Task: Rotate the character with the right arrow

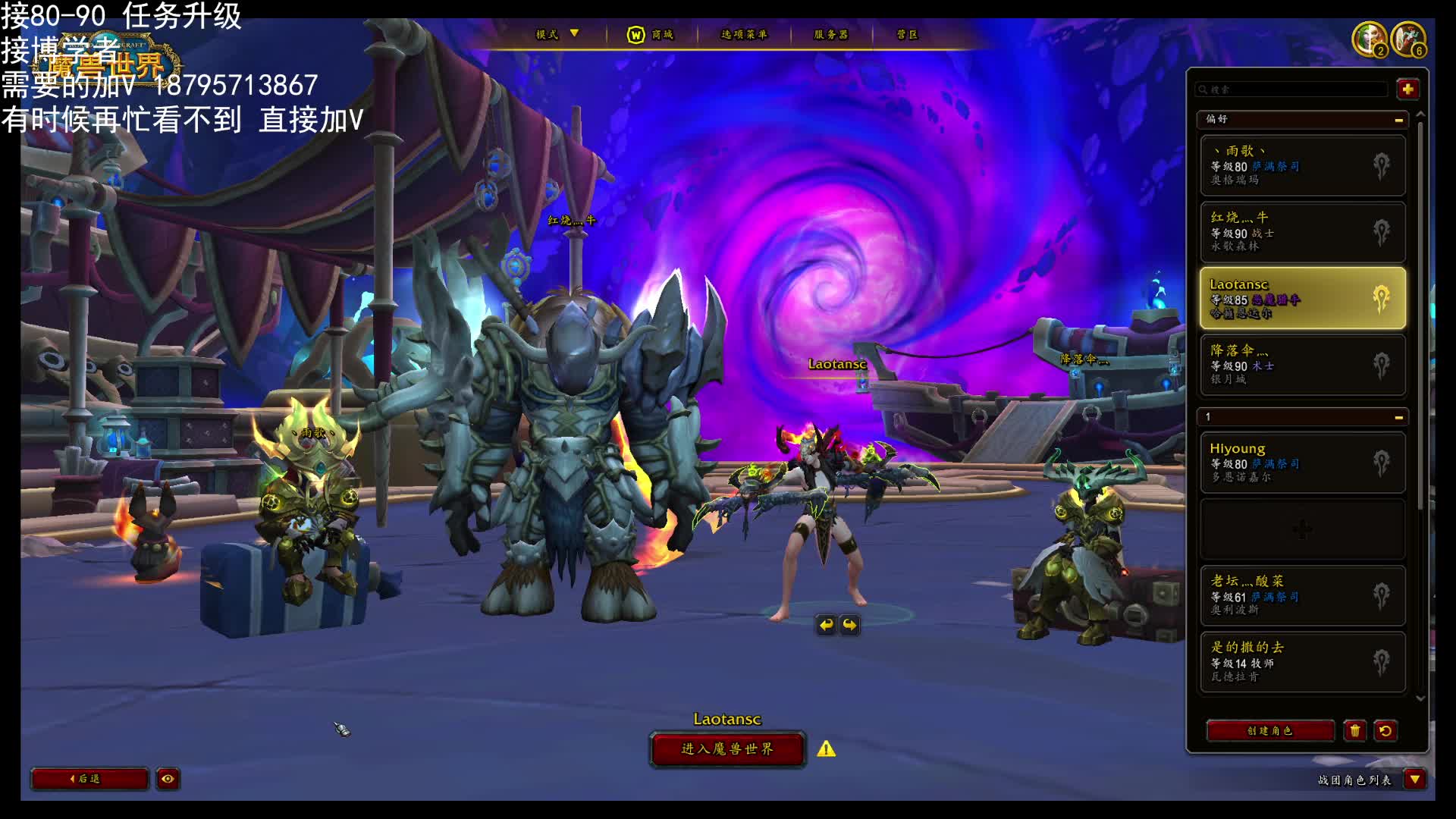Action: tap(850, 625)
